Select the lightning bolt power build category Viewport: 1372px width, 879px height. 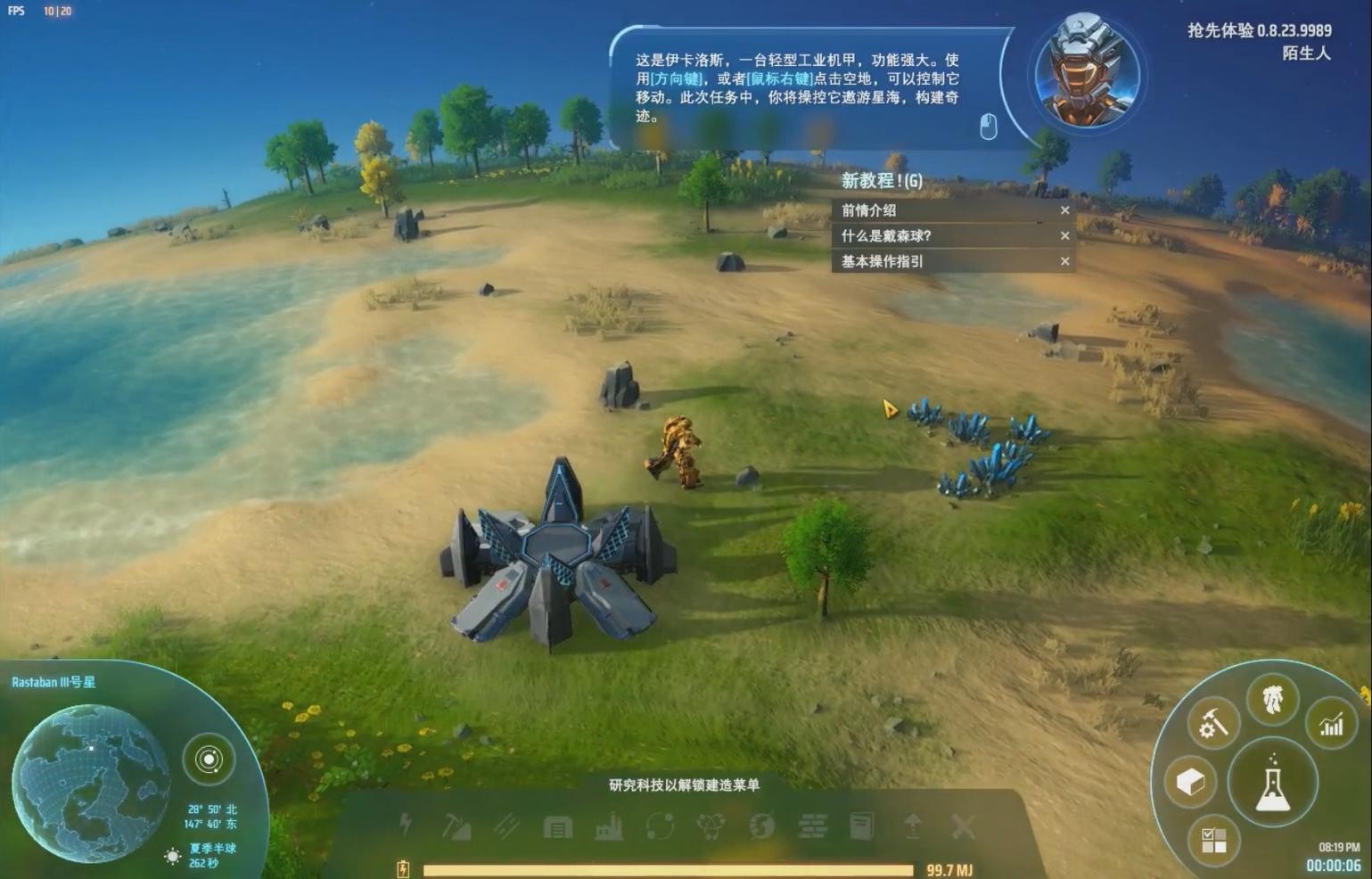(406, 826)
